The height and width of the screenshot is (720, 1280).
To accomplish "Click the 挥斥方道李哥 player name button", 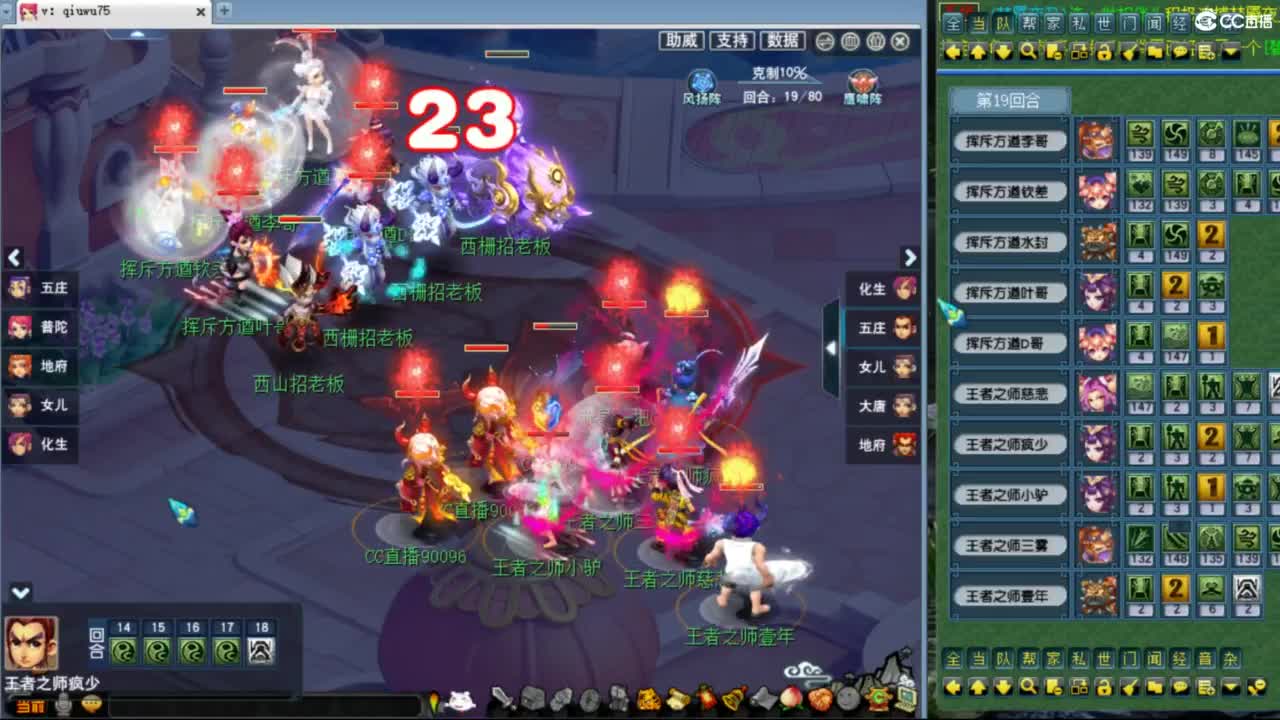I will pyautogui.click(x=1009, y=141).
